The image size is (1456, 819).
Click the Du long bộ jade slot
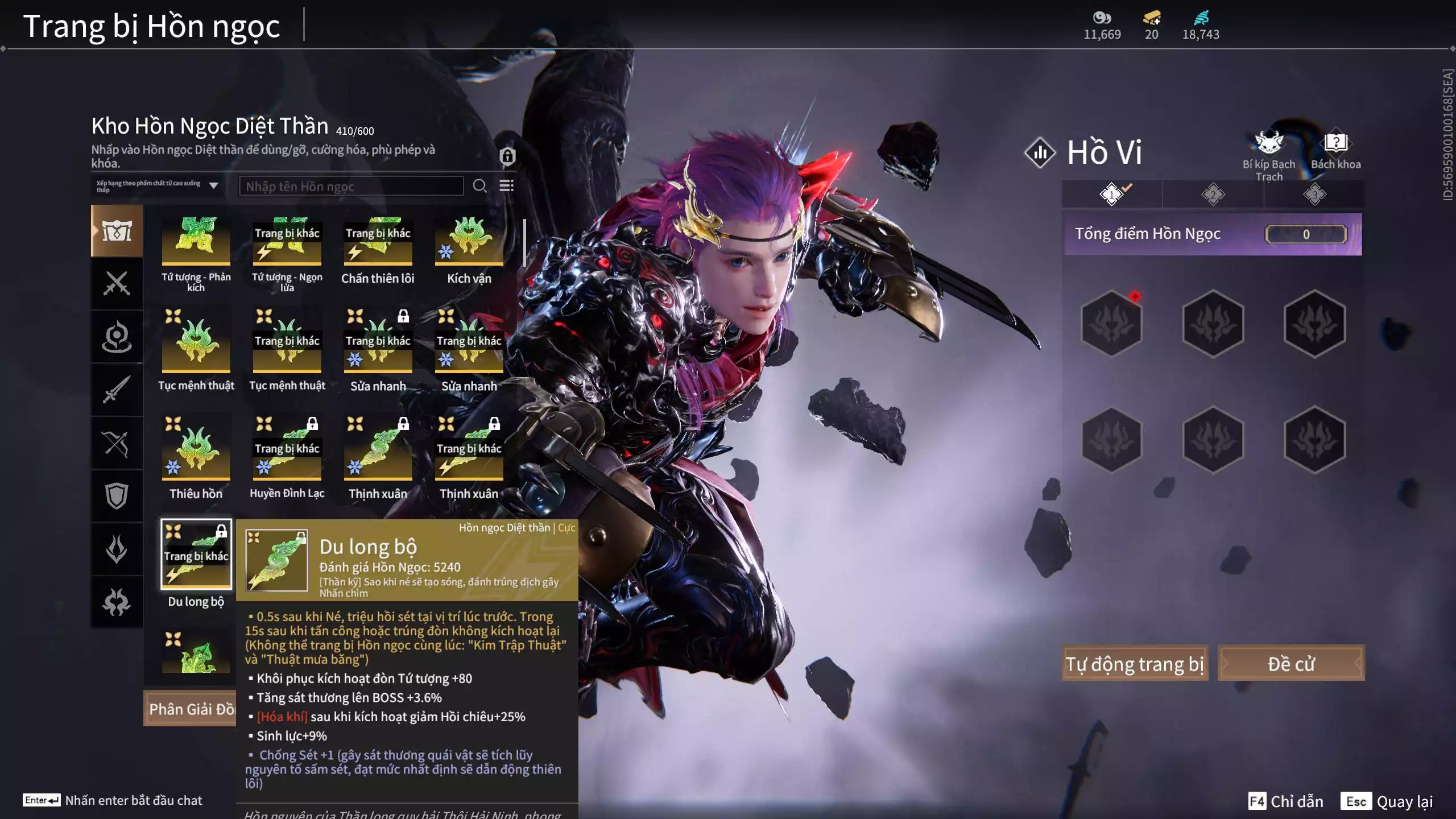point(196,555)
